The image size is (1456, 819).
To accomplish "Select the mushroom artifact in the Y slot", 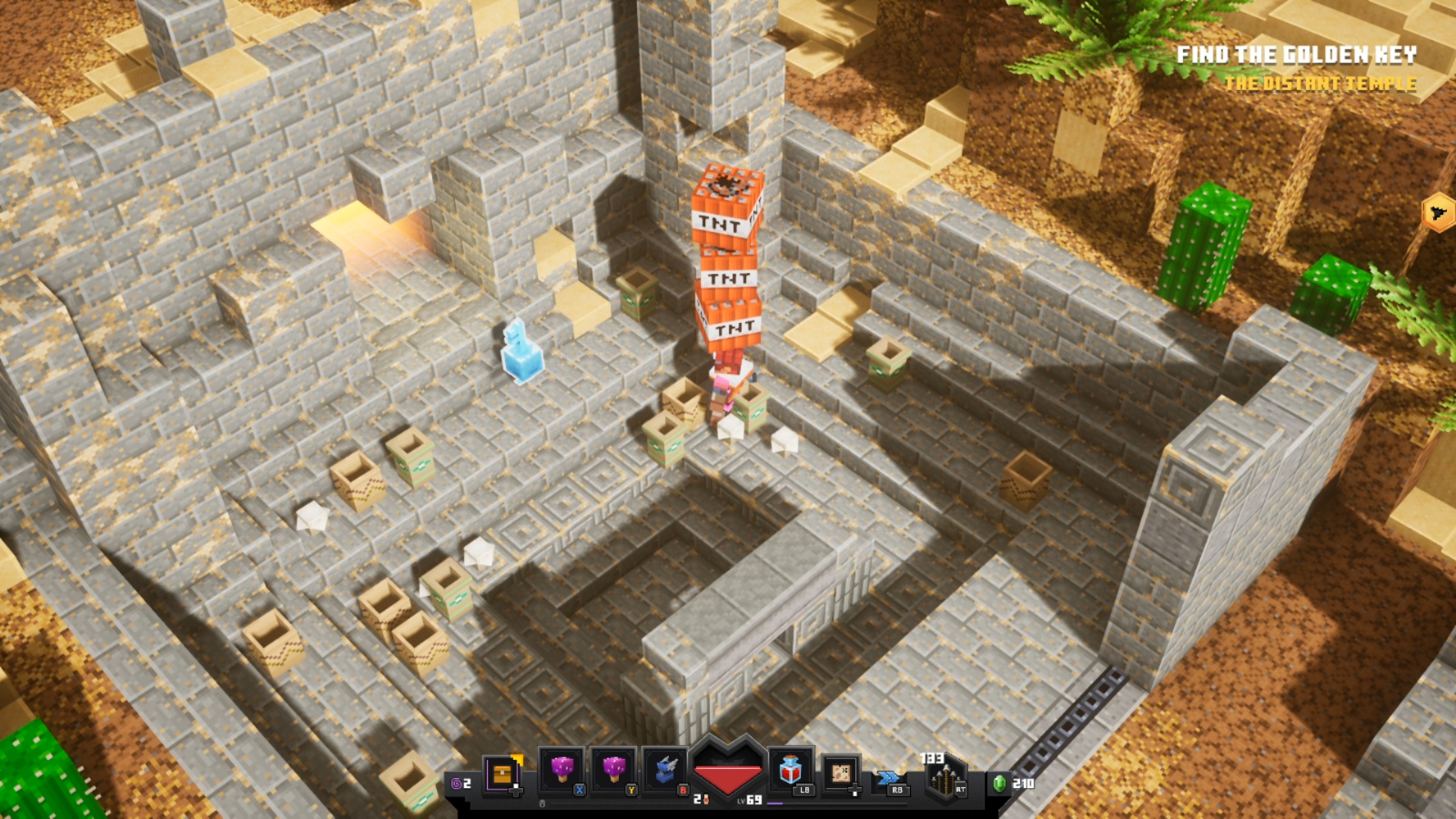I will pyautogui.click(x=612, y=771).
